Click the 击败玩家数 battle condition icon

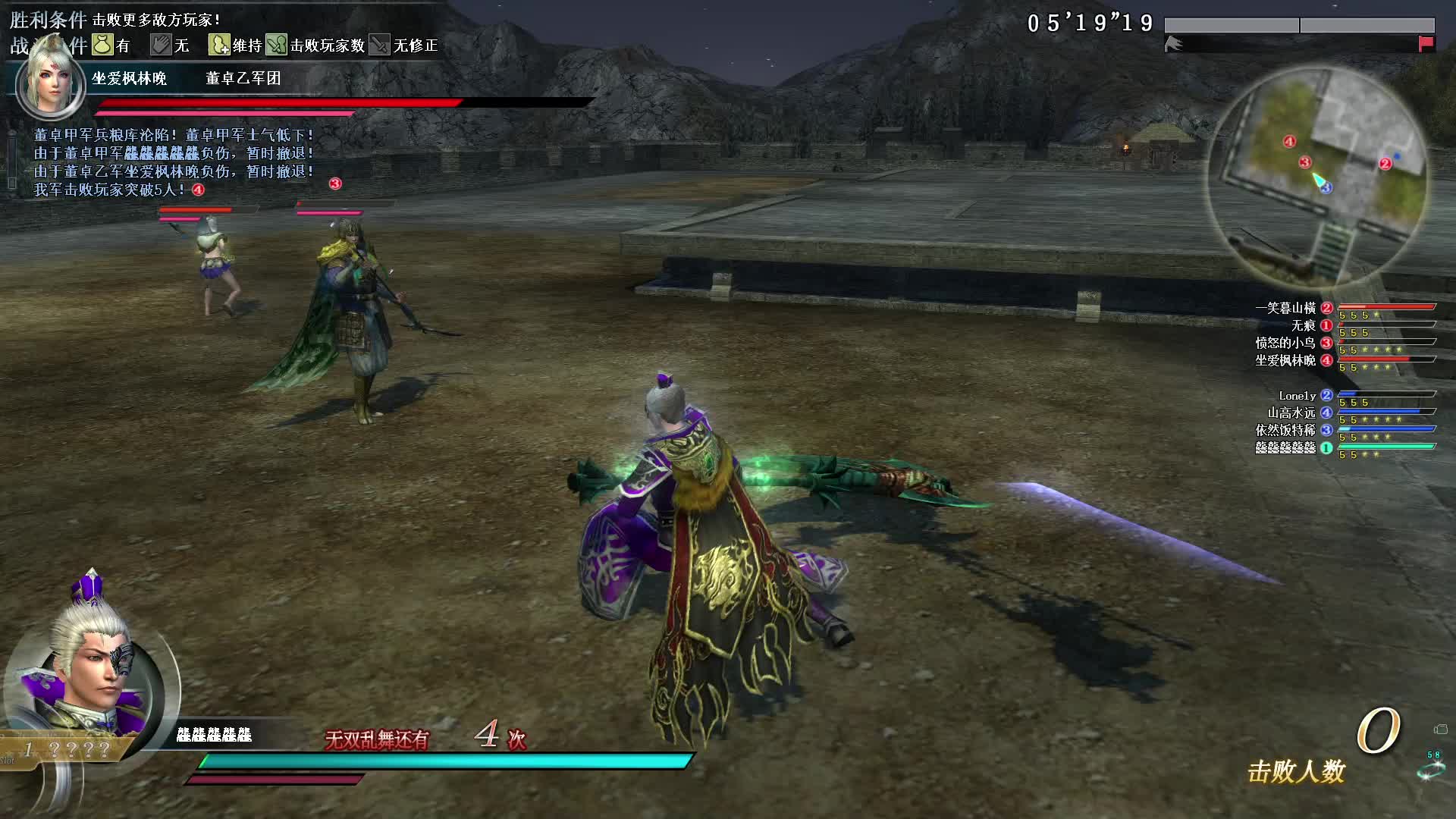[276, 45]
